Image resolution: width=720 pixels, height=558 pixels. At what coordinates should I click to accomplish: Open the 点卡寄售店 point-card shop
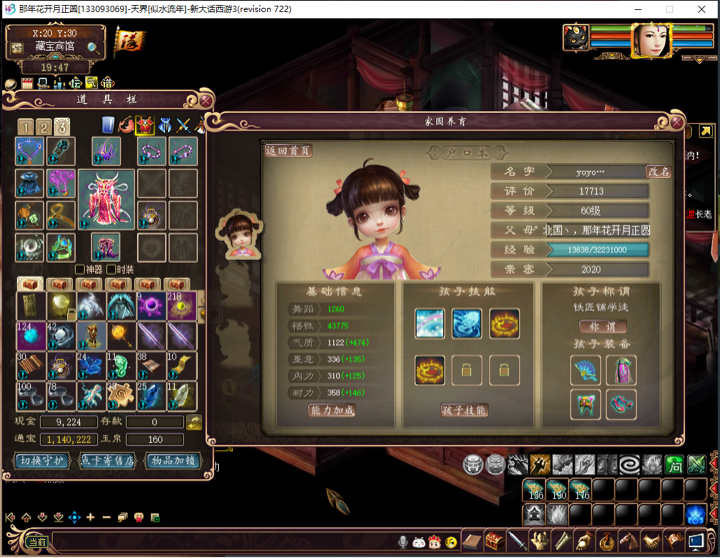tap(106, 461)
